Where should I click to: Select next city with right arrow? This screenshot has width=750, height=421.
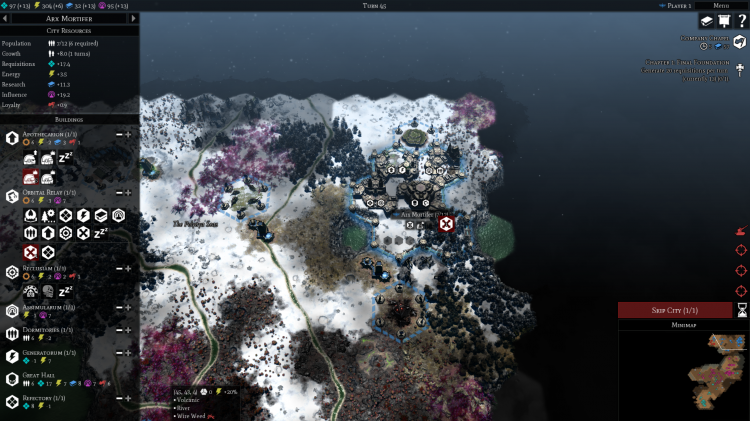pyautogui.click(x=134, y=18)
